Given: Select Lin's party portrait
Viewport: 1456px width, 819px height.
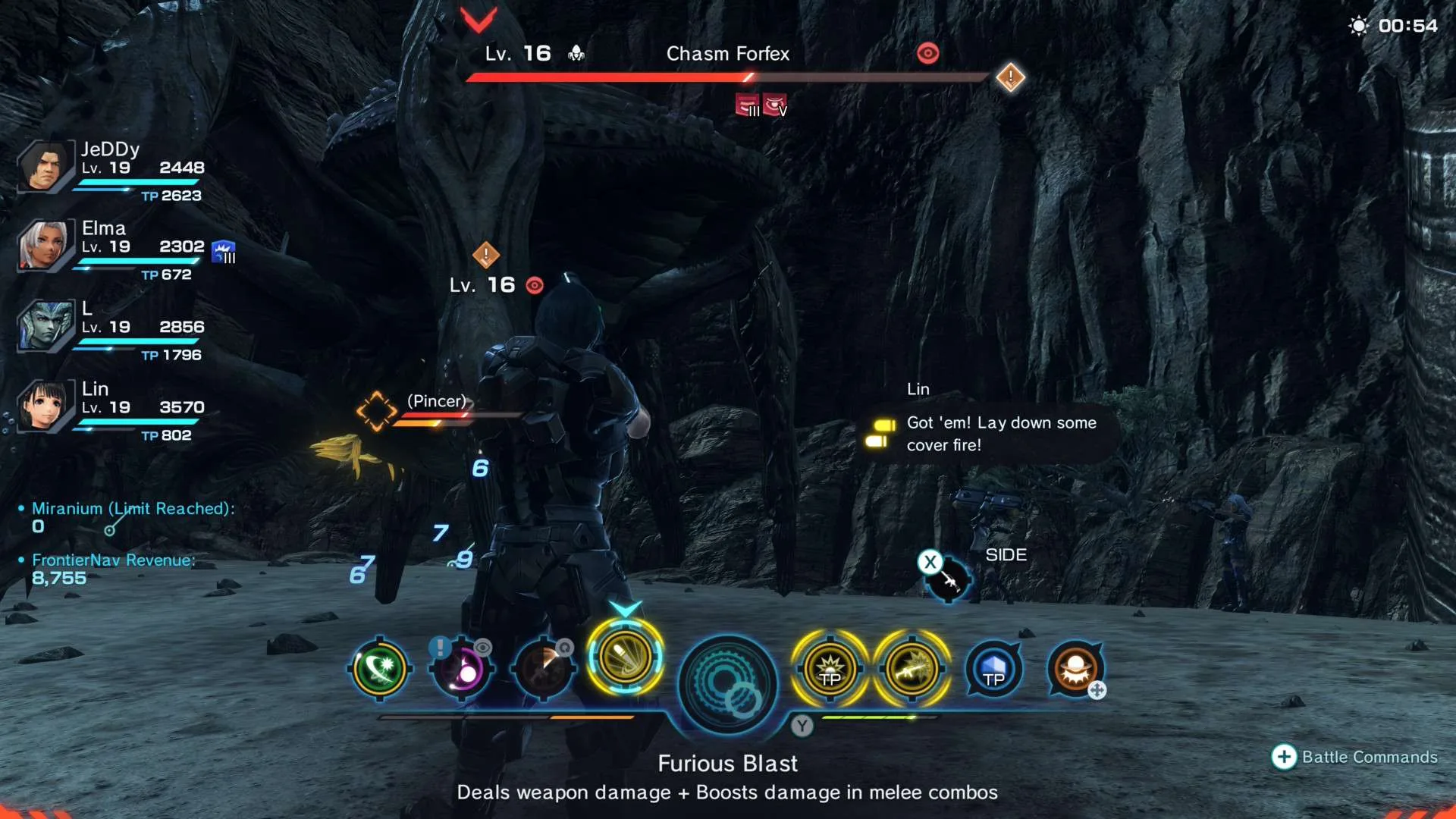Looking at the screenshot, I should pyautogui.click(x=43, y=406).
